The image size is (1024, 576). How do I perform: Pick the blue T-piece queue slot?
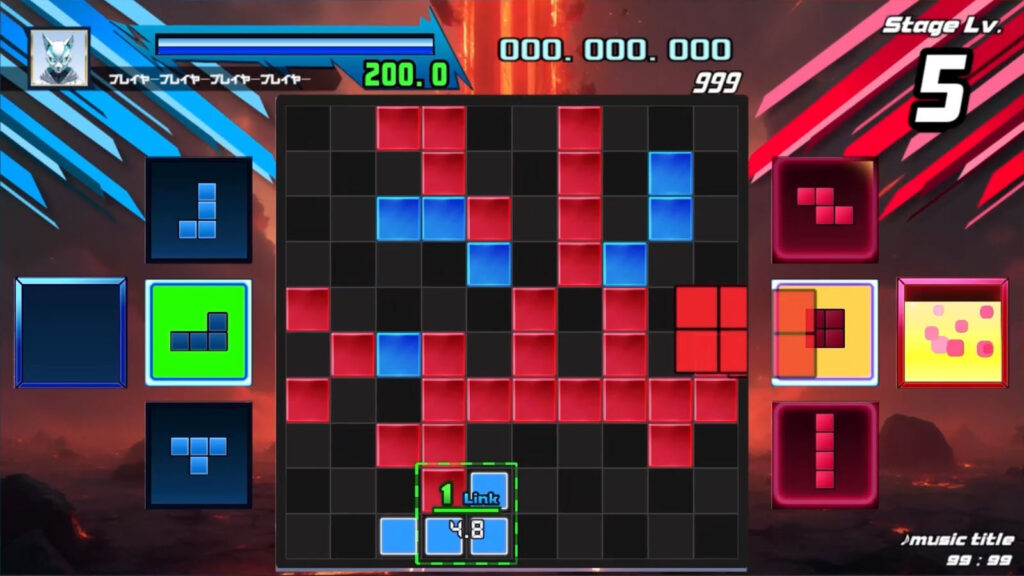(x=198, y=455)
